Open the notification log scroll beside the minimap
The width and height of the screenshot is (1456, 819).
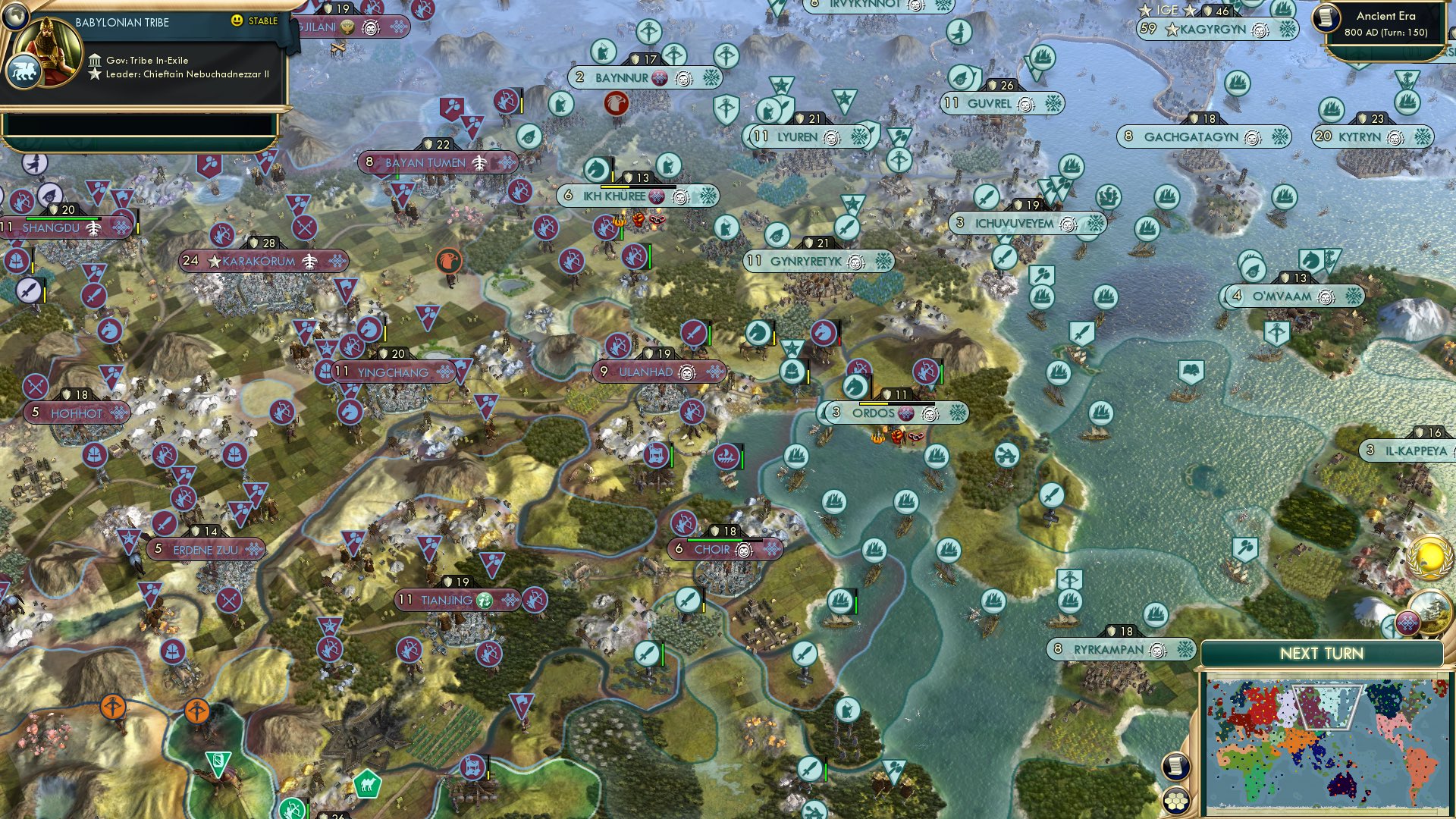click(1175, 766)
